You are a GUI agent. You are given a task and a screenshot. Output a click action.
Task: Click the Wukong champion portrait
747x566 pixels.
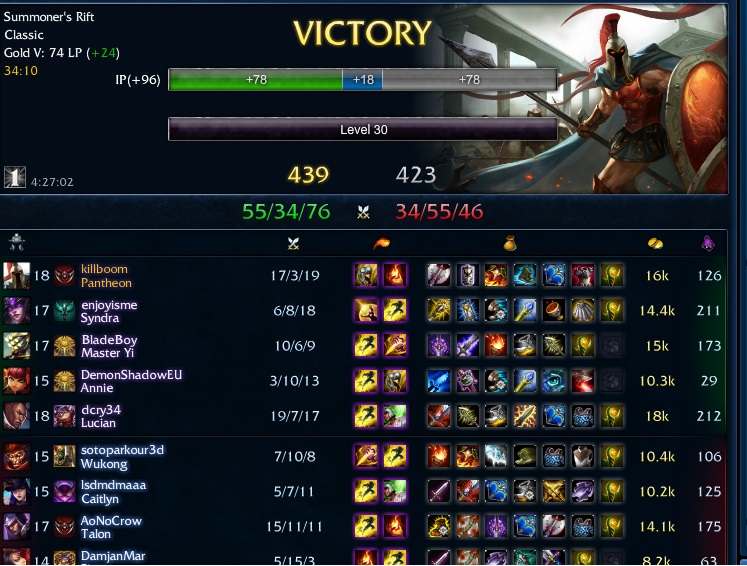click(x=16, y=457)
